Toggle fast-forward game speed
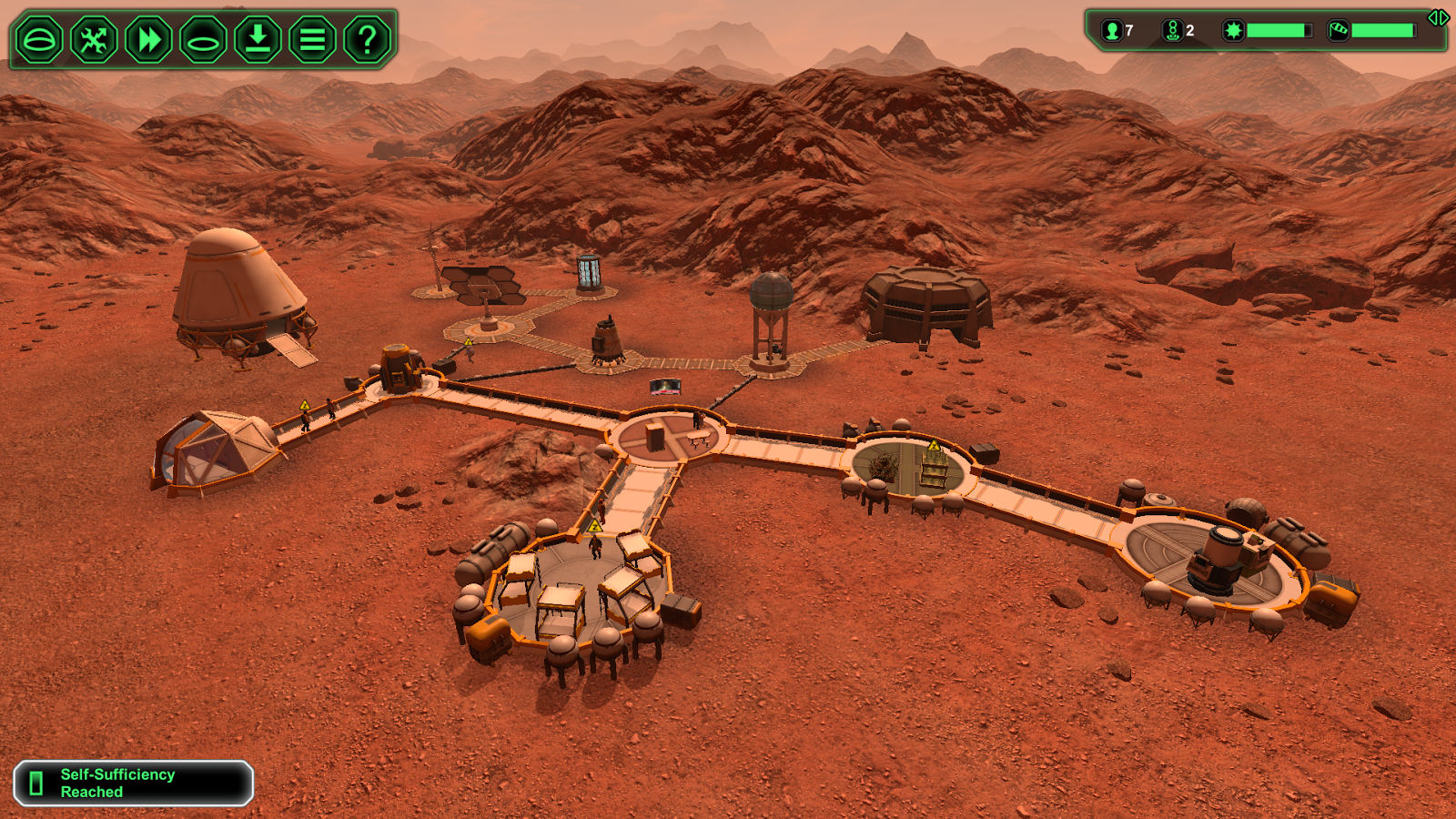The image size is (1456, 819). [x=148, y=40]
